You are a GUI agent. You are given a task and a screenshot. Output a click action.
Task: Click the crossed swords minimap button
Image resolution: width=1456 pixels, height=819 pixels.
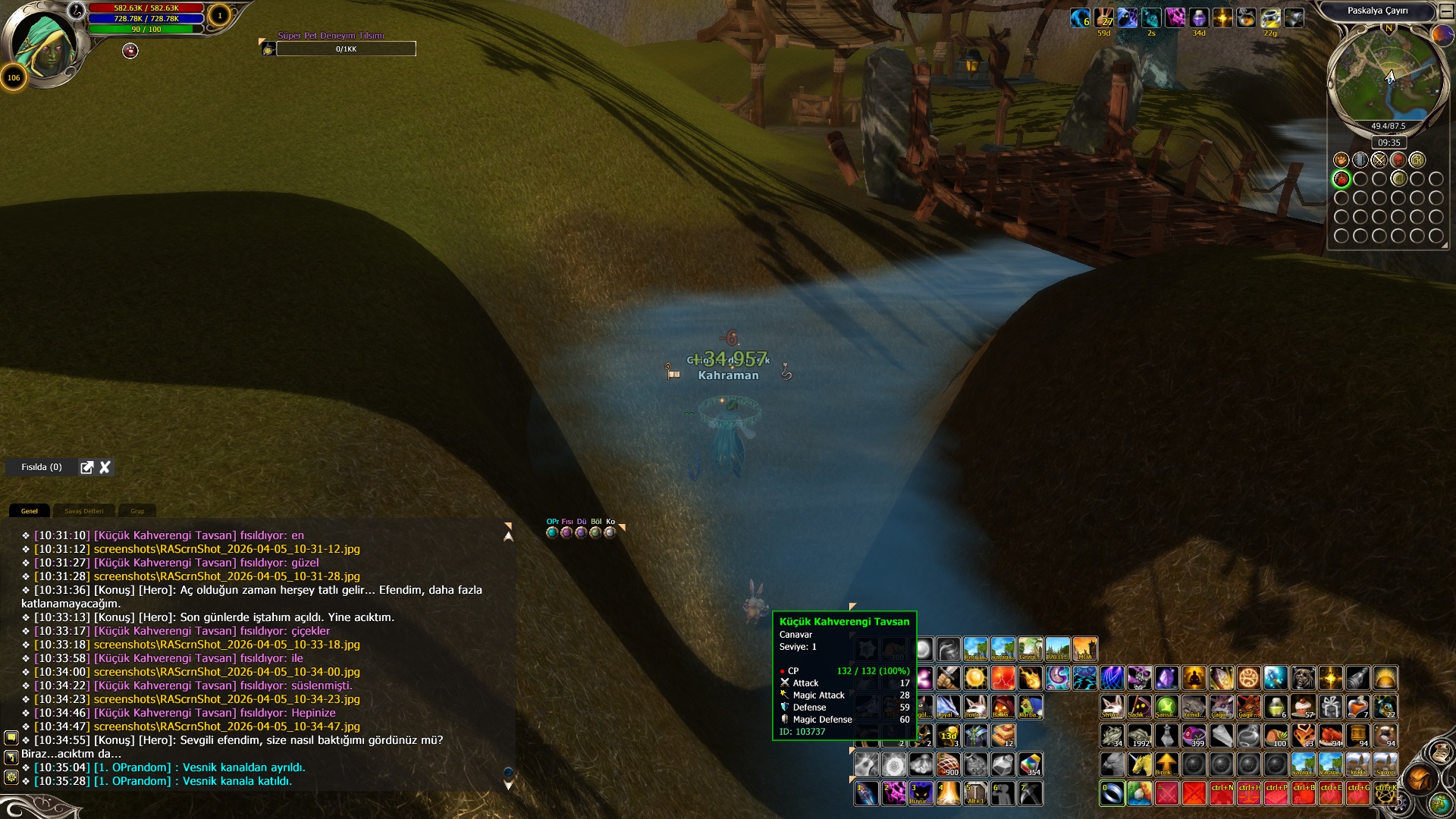(x=1379, y=160)
